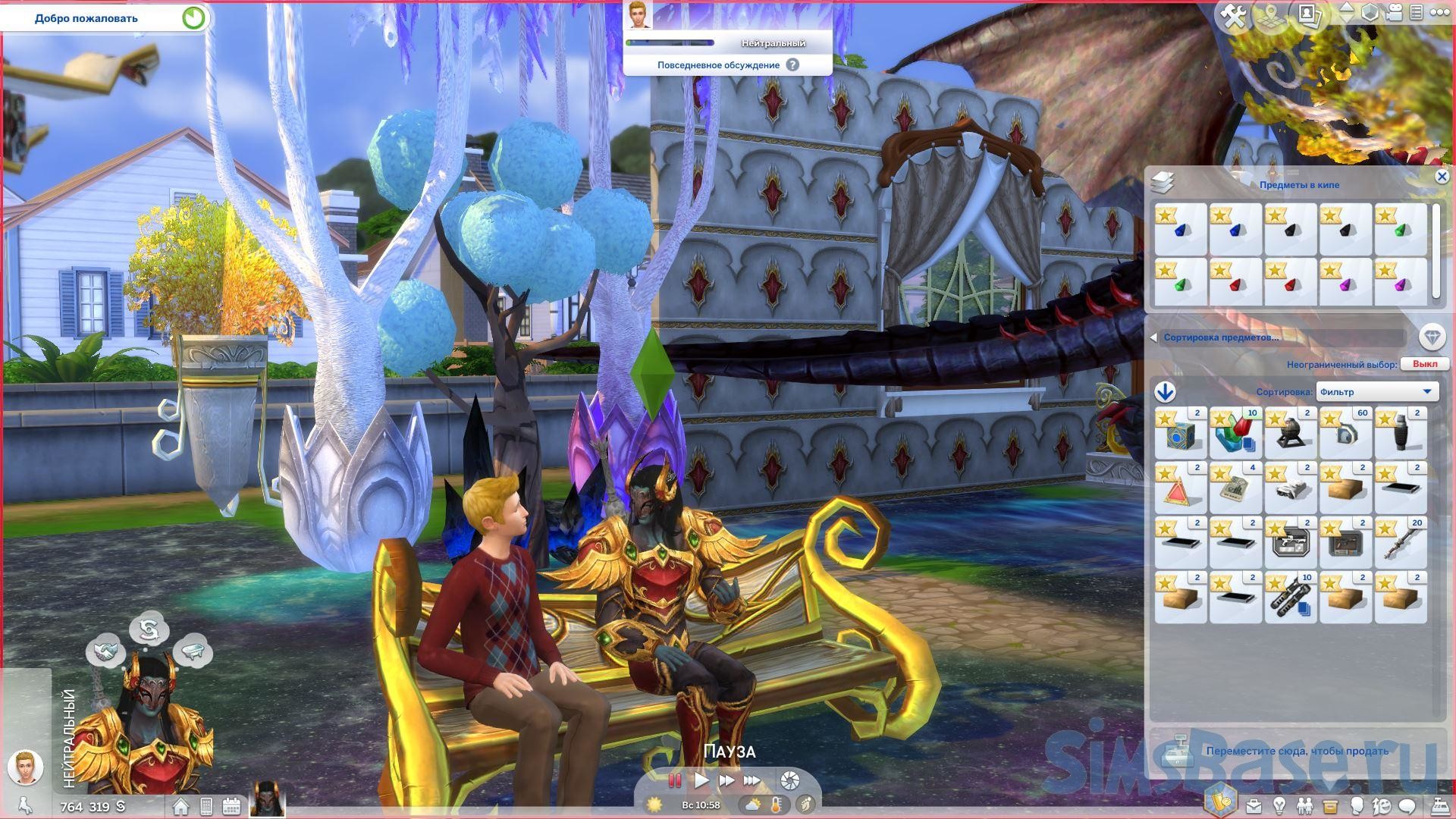Open the weather forecast icon

(x=753, y=805)
